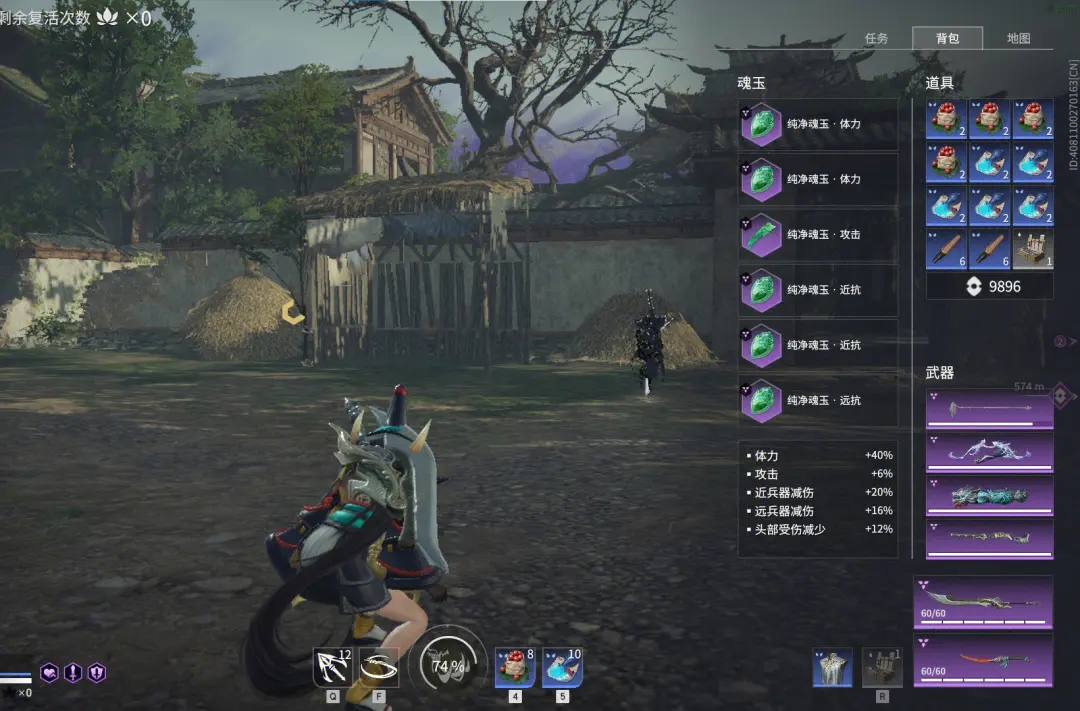Click the wooden crate item in 道具 grid
Viewport: 1080px width, 711px height.
[x=1033, y=250]
